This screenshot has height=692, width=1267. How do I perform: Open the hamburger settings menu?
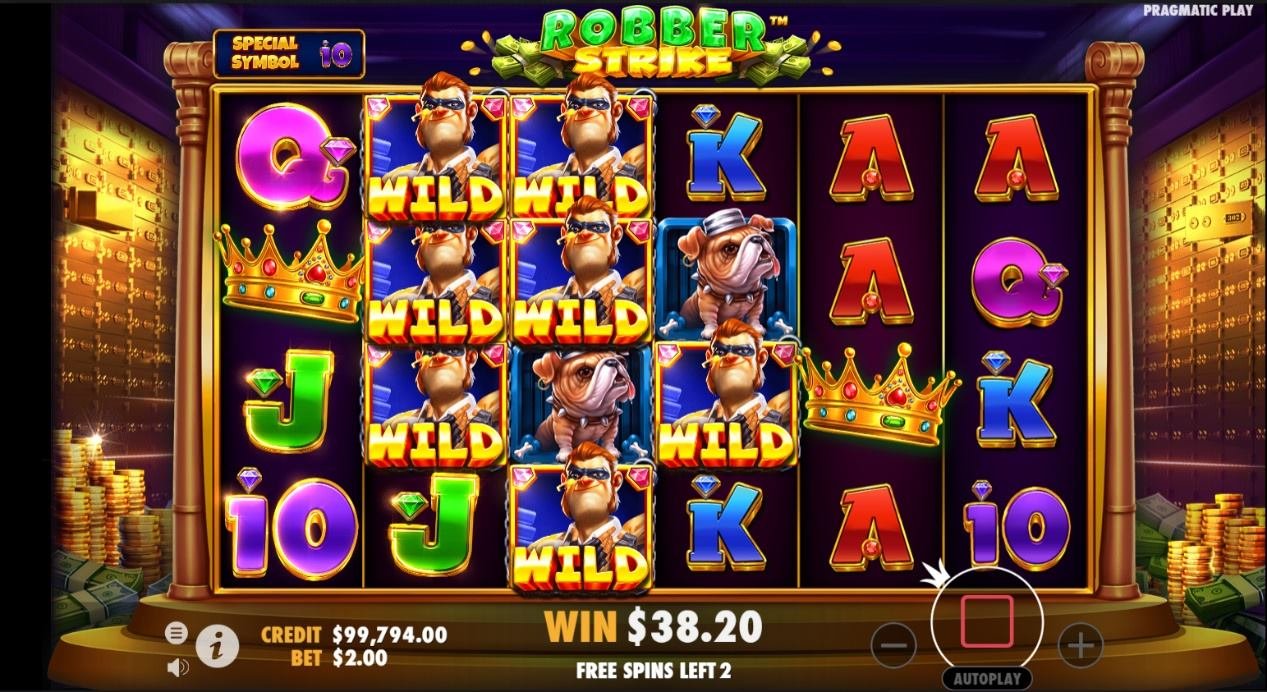coord(176,632)
